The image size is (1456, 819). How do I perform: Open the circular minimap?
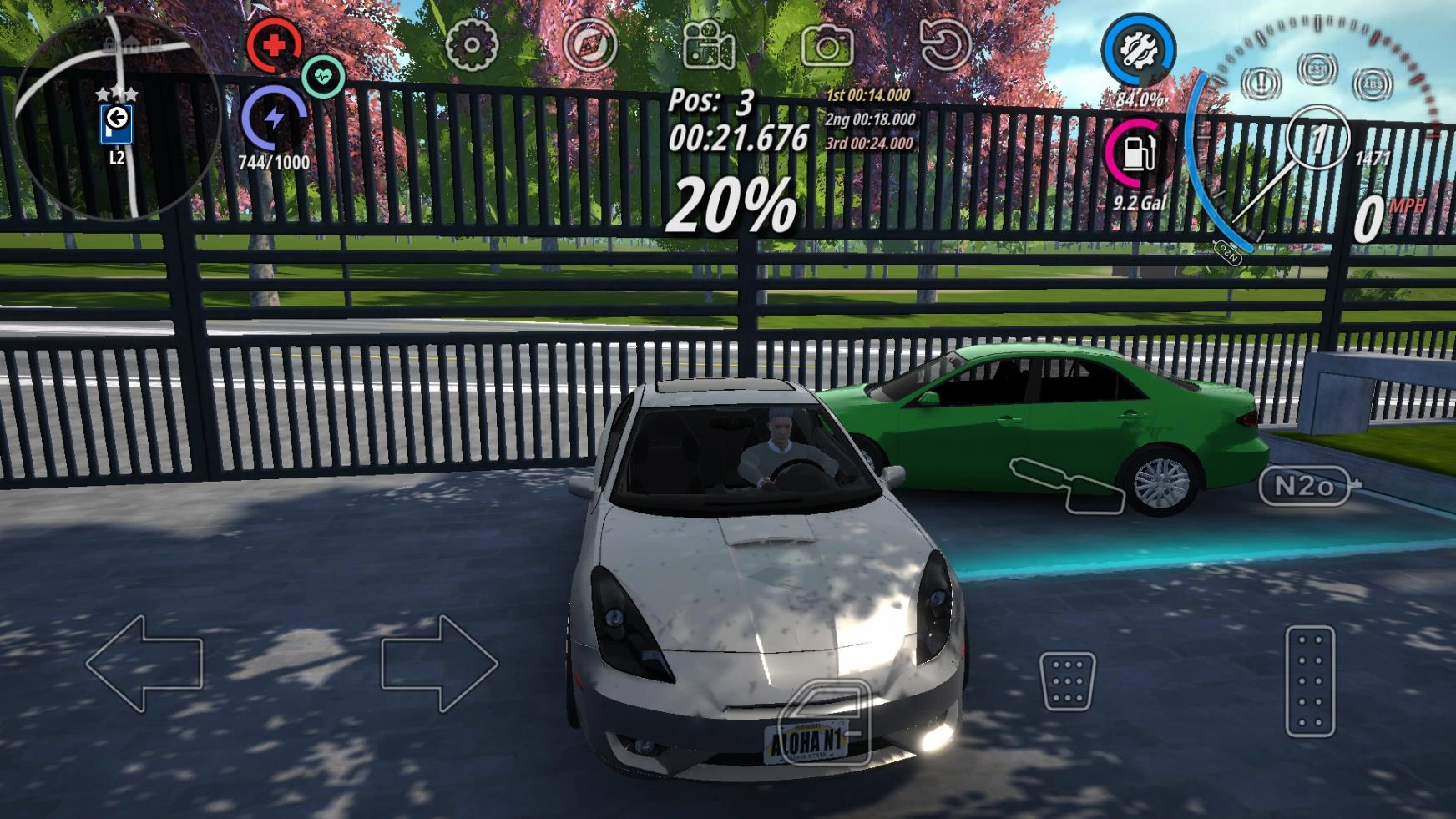[117, 117]
